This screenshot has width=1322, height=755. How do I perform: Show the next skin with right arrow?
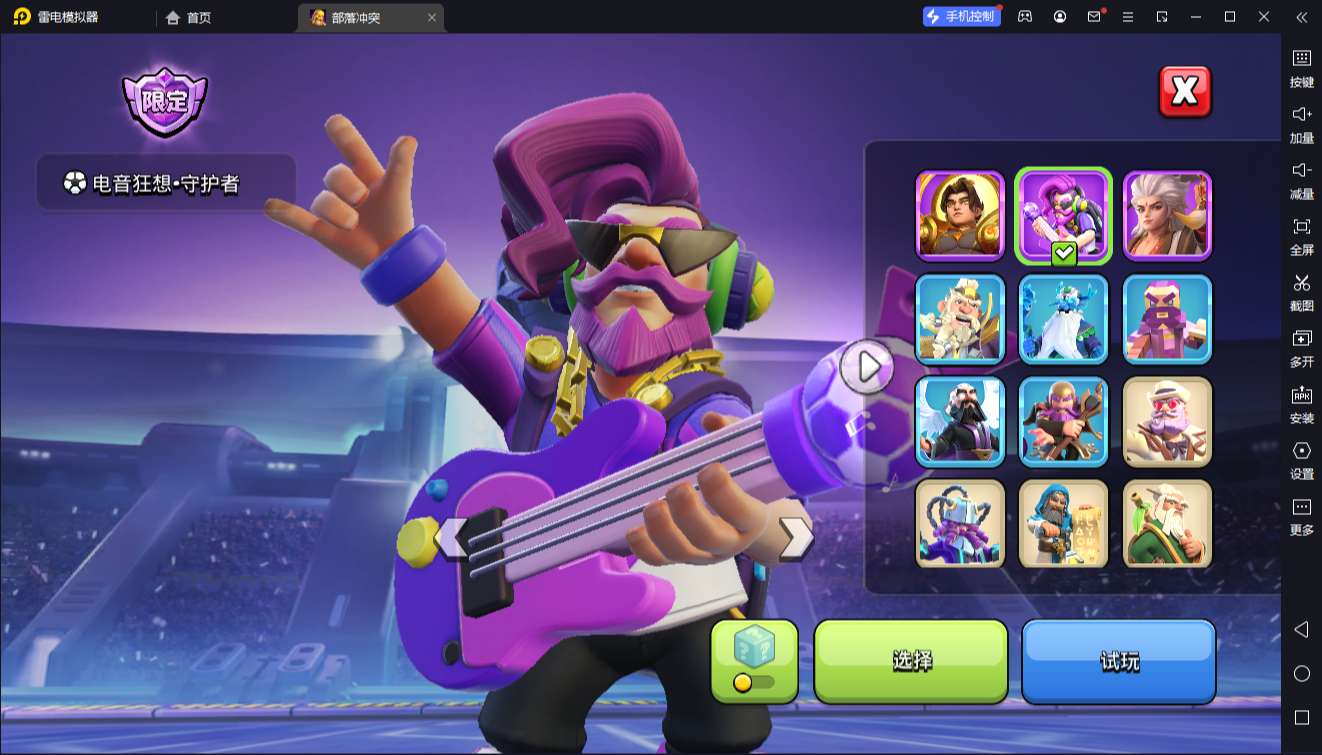coord(796,537)
